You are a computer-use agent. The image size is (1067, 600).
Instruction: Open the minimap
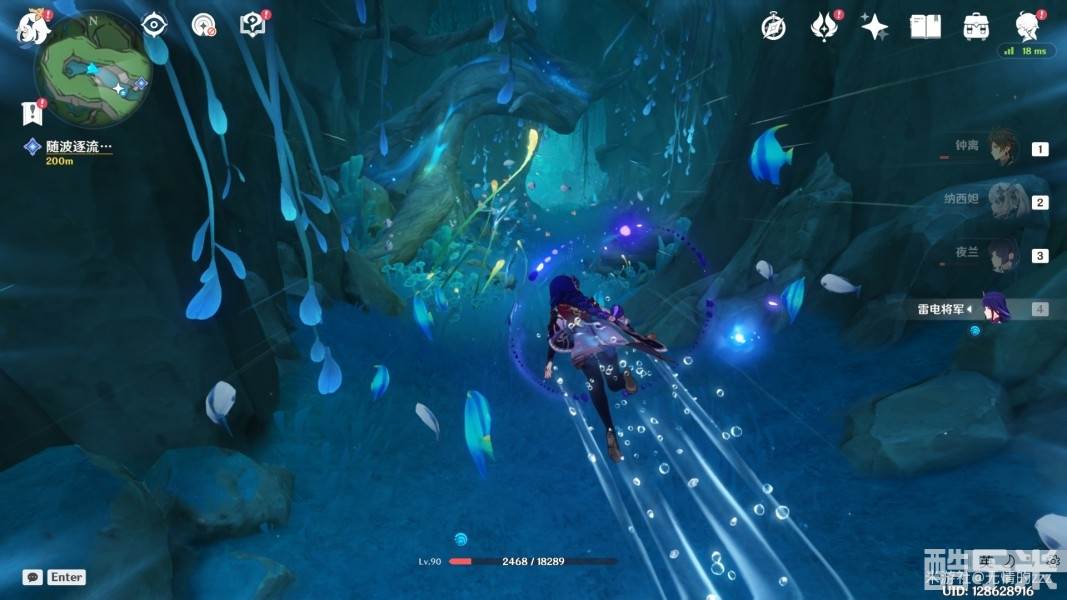point(90,68)
